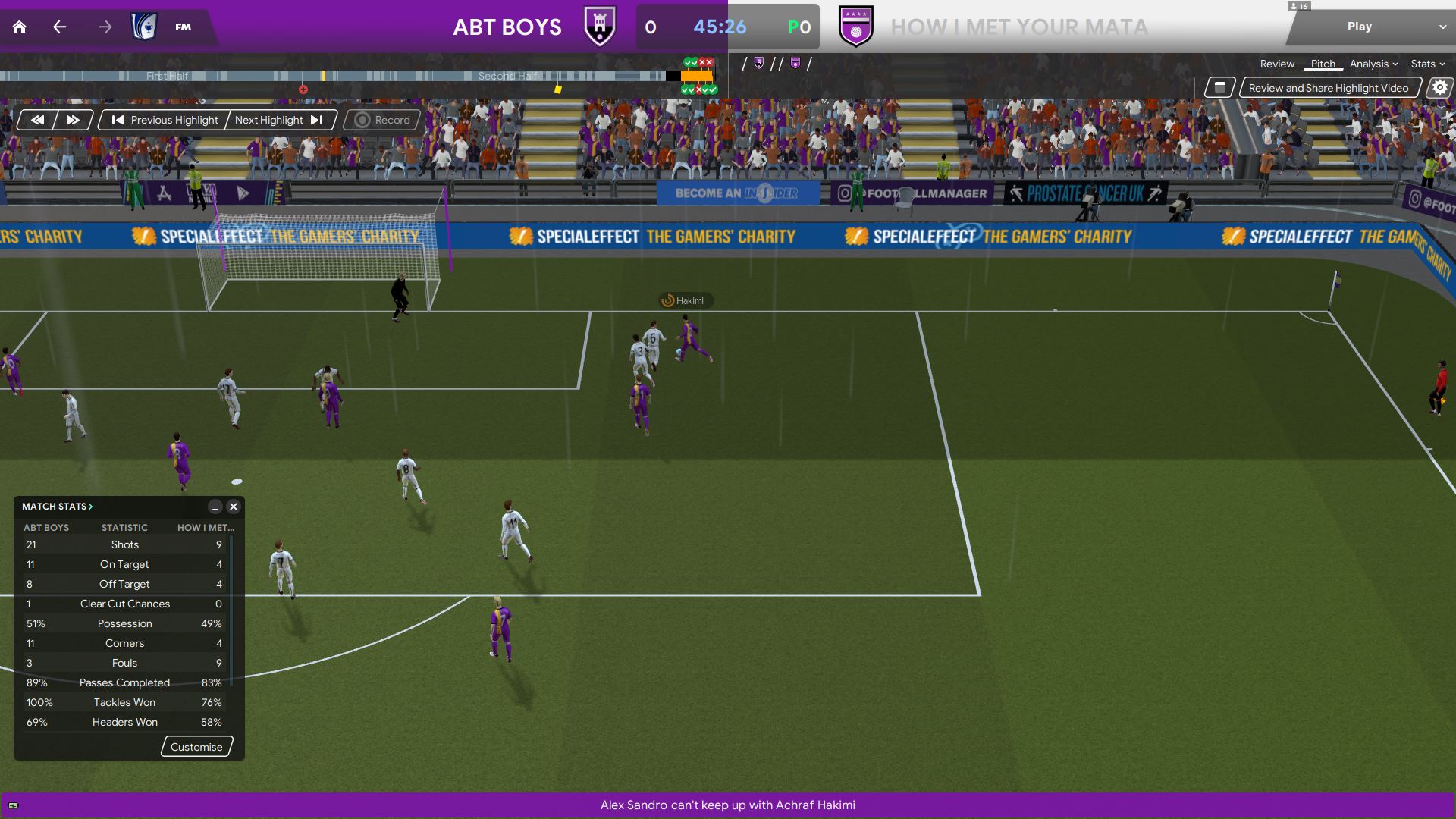The width and height of the screenshot is (1456, 819).
Task: Click the red goal marker on timeline
Action: tap(303, 89)
